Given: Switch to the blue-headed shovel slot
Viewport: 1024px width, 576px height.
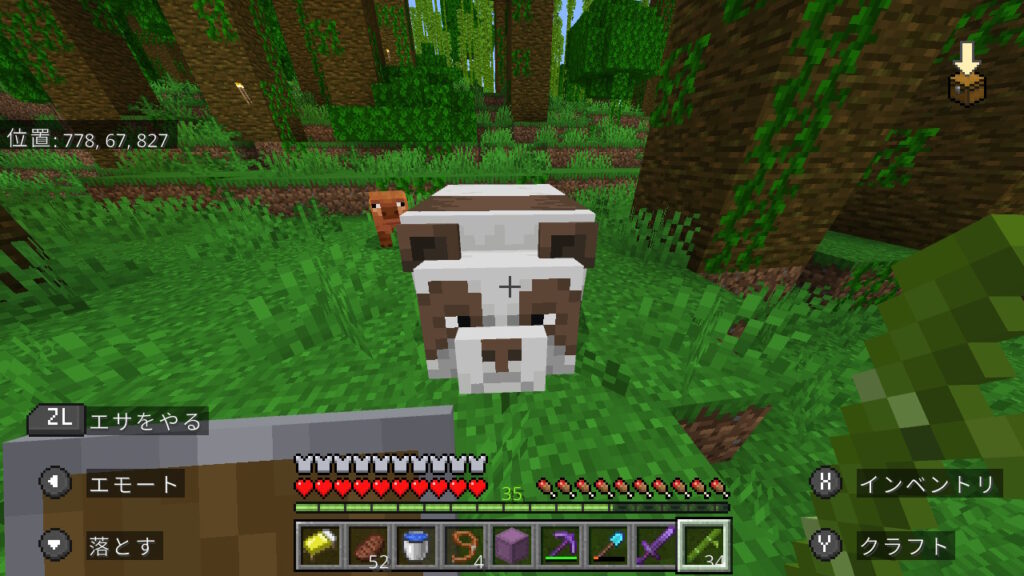Looking at the screenshot, I should [608, 546].
